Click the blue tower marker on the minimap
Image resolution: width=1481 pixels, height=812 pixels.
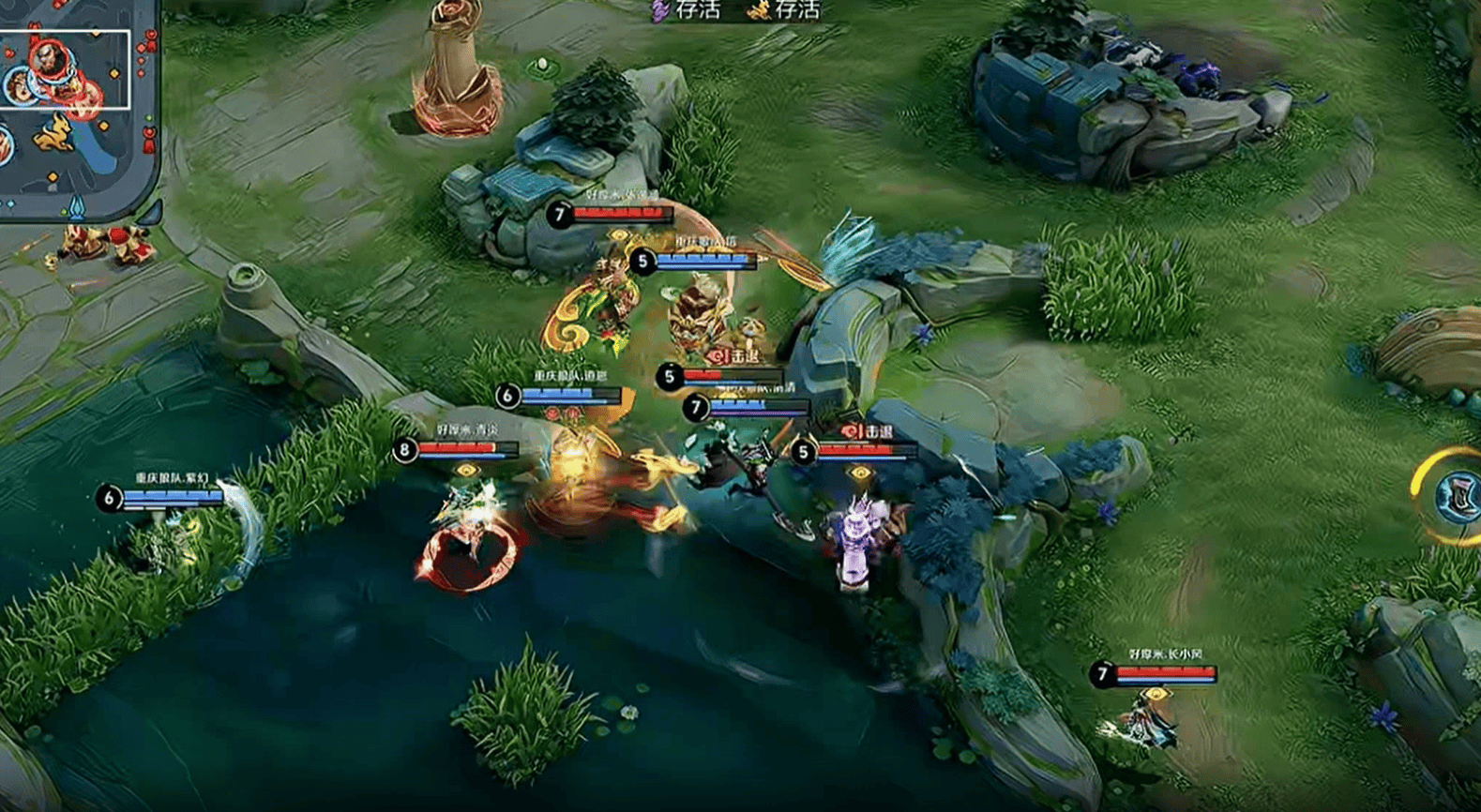[x=77, y=206]
